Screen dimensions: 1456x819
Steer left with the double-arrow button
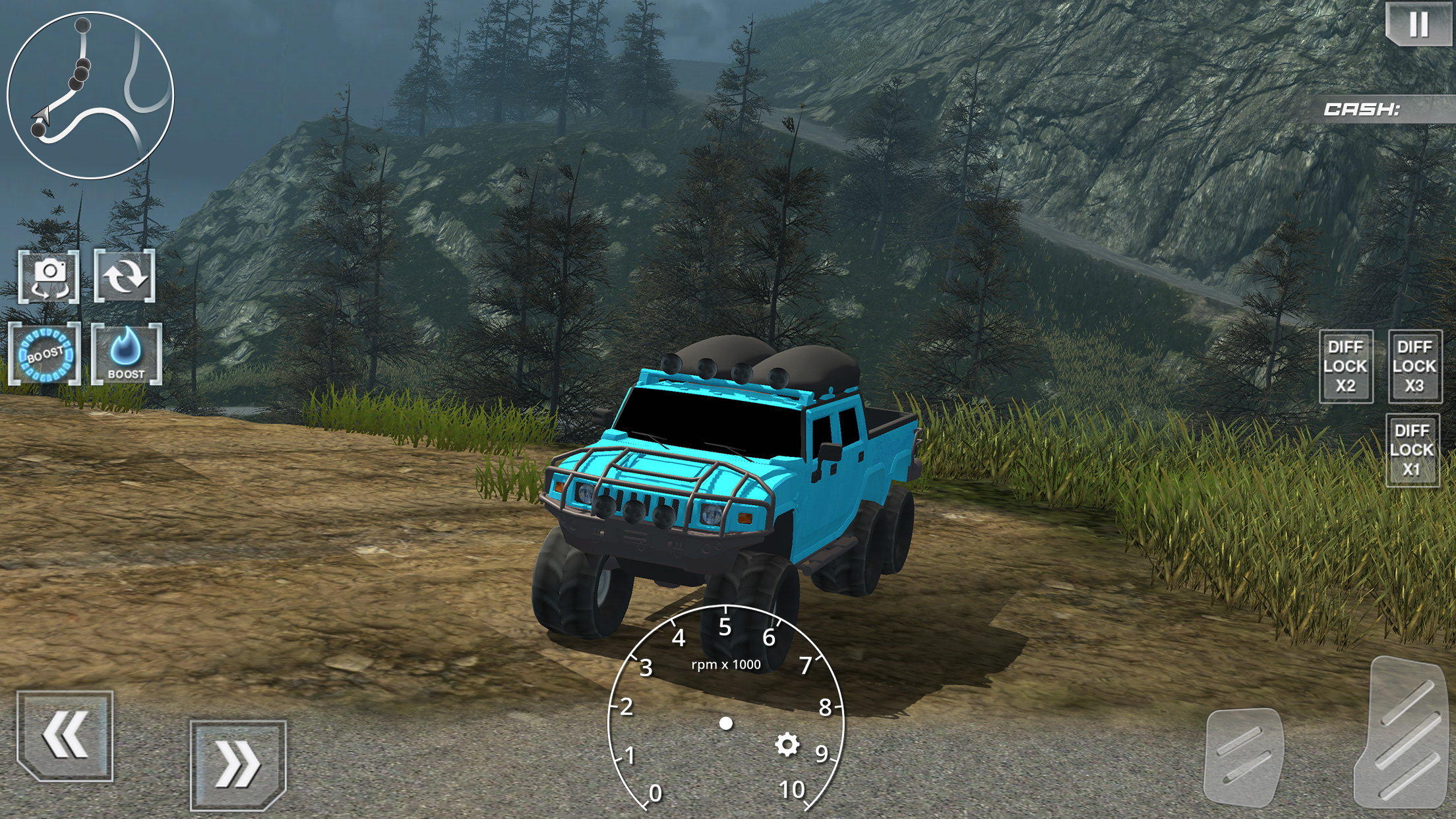point(65,735)
